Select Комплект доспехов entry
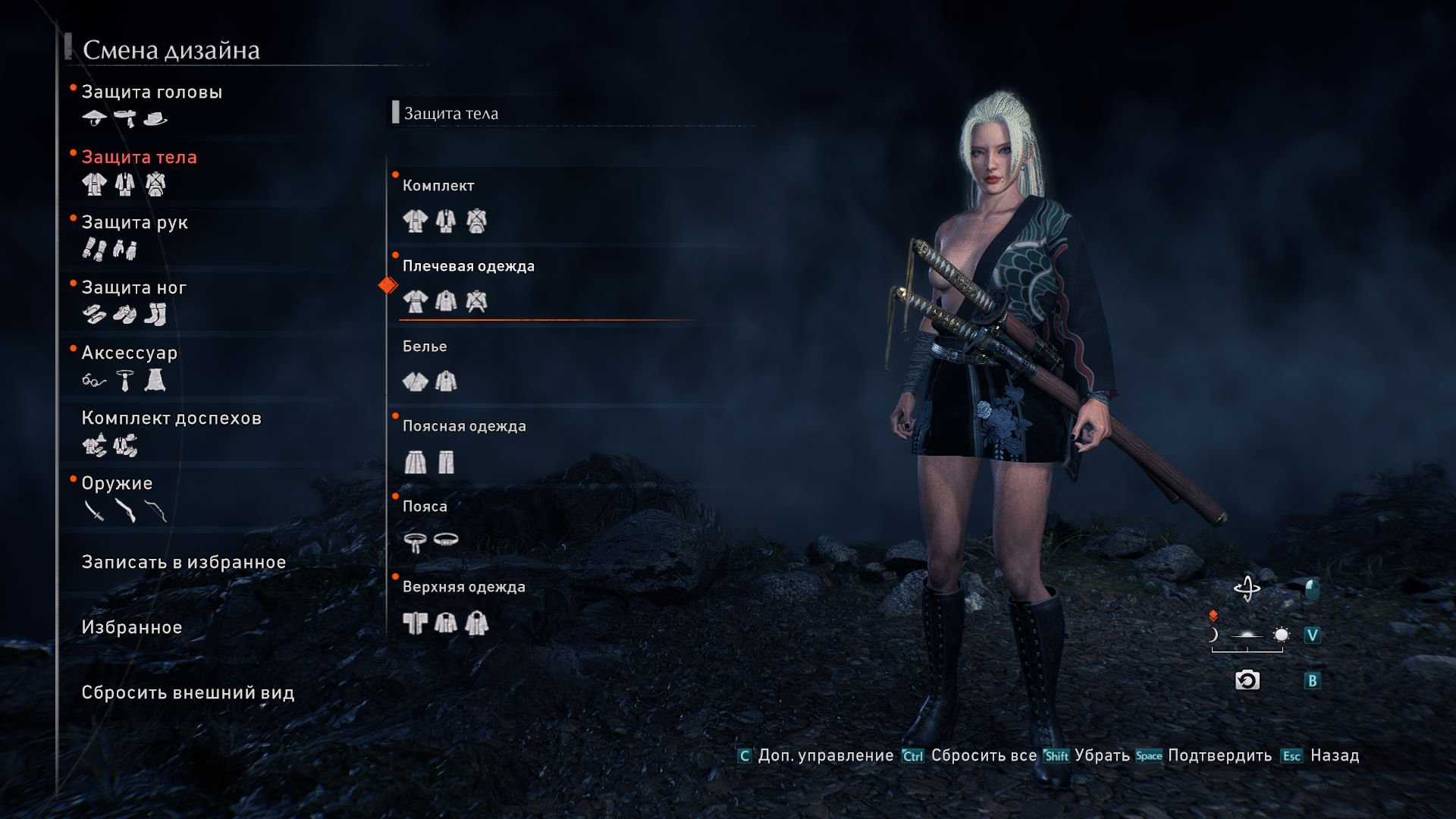Viewport: 1456px width, 819px height. [171, 419]
